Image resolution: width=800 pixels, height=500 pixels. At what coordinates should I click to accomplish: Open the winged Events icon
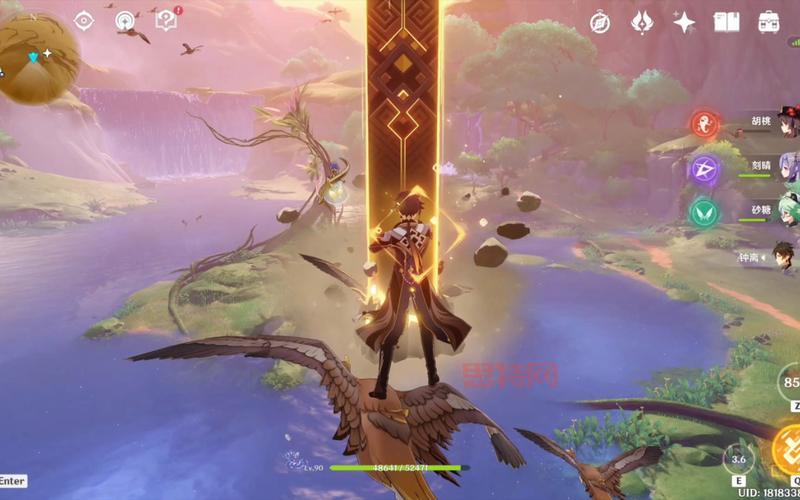642,22
